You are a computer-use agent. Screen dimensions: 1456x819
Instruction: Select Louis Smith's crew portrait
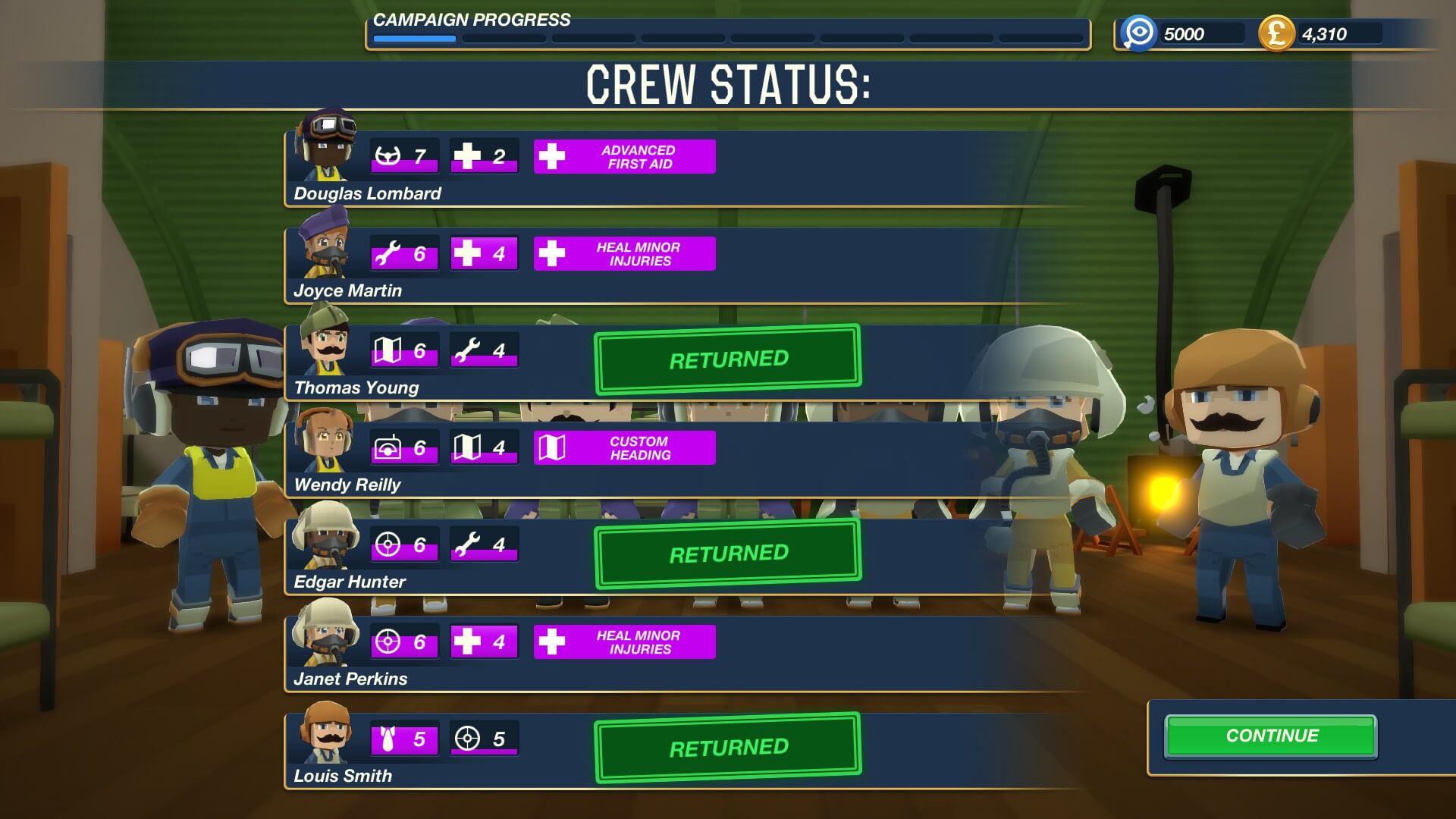tap(327, 733)
